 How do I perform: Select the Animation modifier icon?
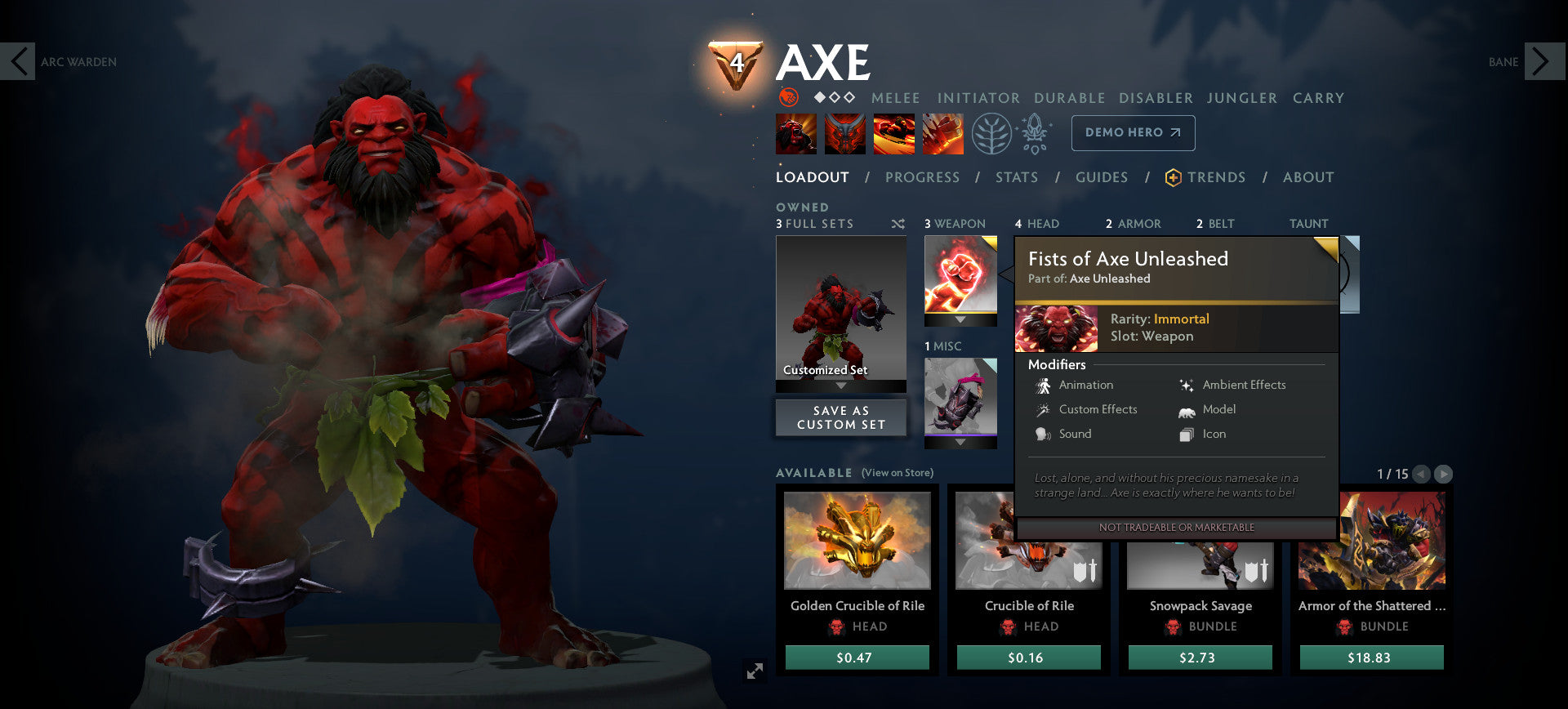(1044, 385)
